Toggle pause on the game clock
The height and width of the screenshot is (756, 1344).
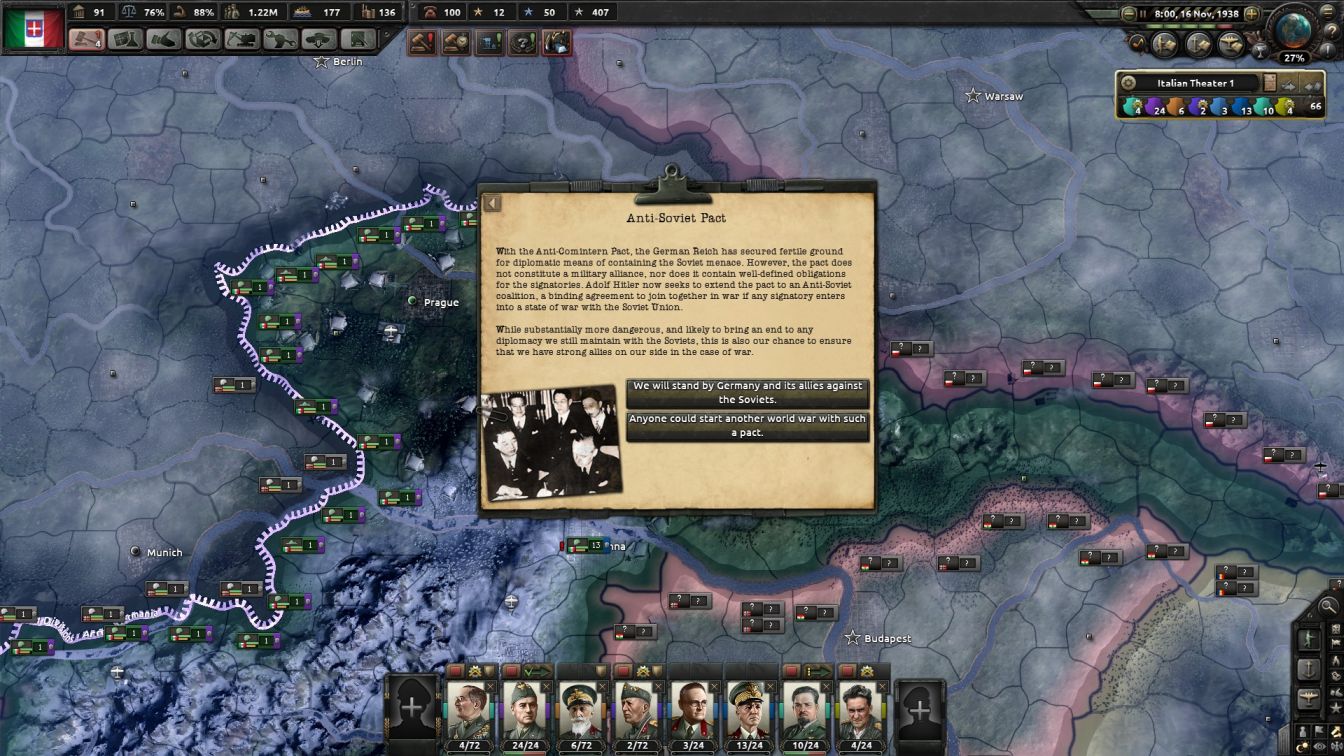(x=1143, y=13)
